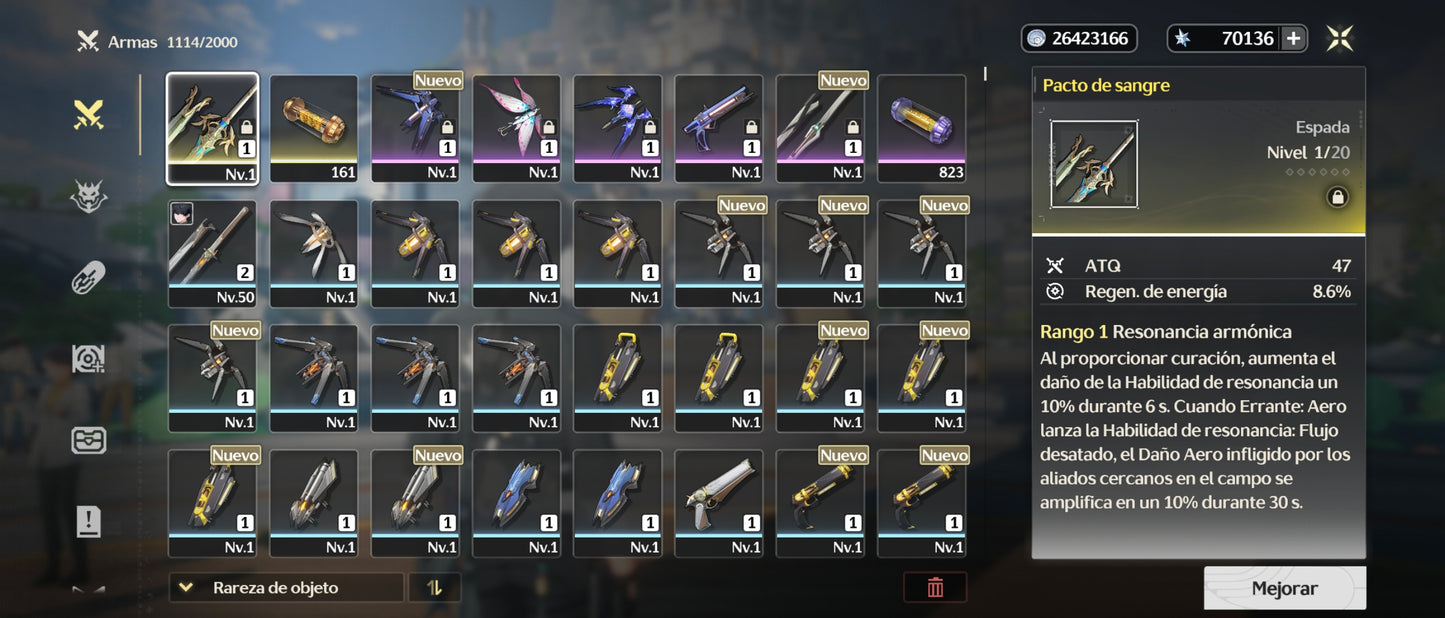Open the Rareza de objeto sort dropdown
1445x618 pixels.
click(286, 588)
